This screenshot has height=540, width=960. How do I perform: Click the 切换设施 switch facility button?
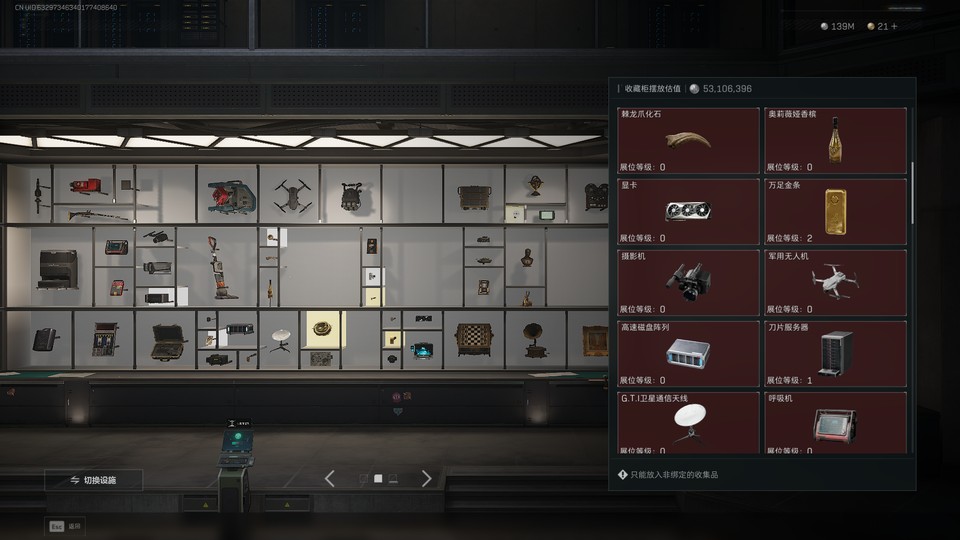[93, 480]
